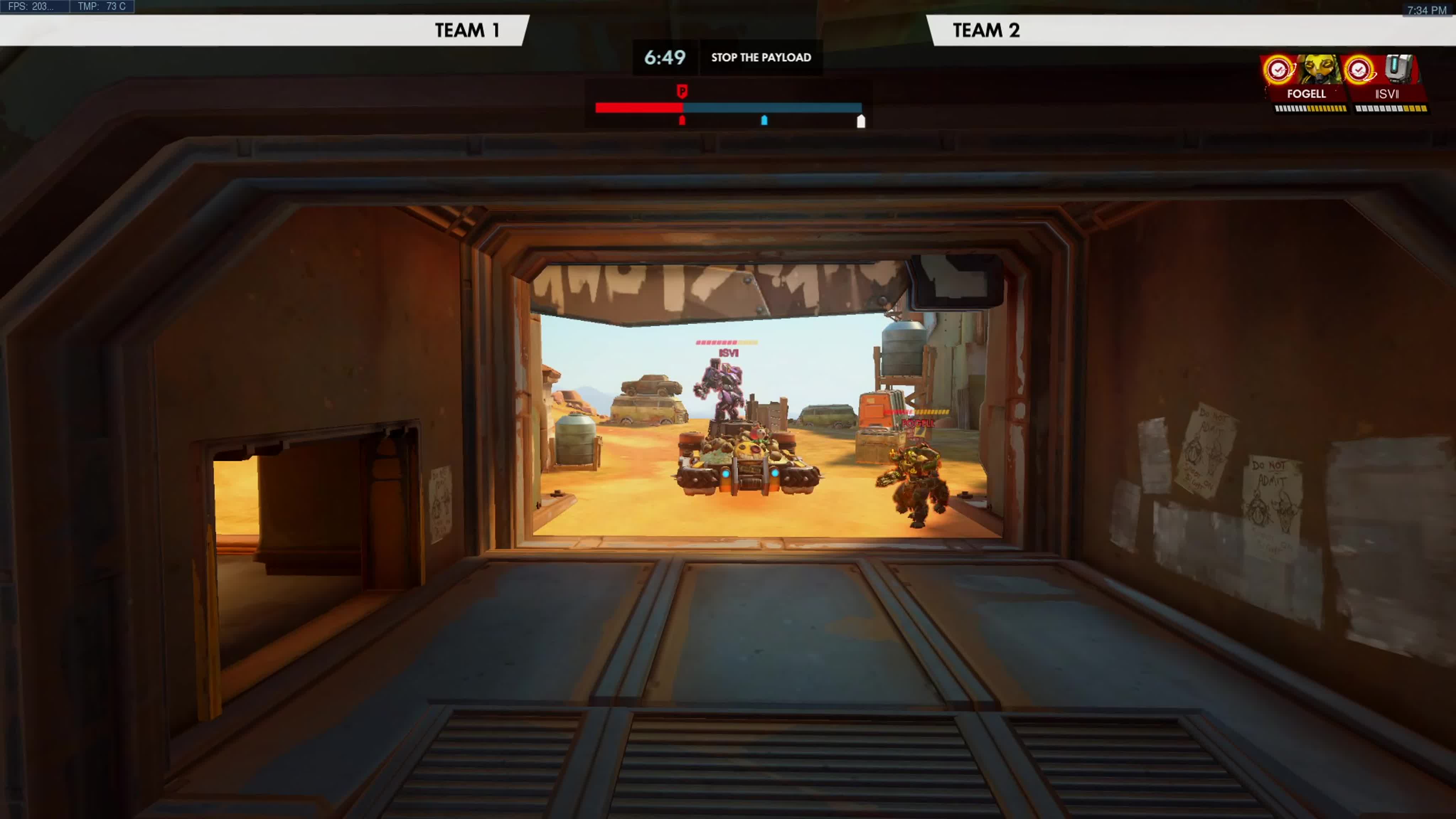Viewport: 1456px width, 819px height.
Task: Click FOGELL's ultimate-ready checkmark icon
Action: pos(1279,70)
